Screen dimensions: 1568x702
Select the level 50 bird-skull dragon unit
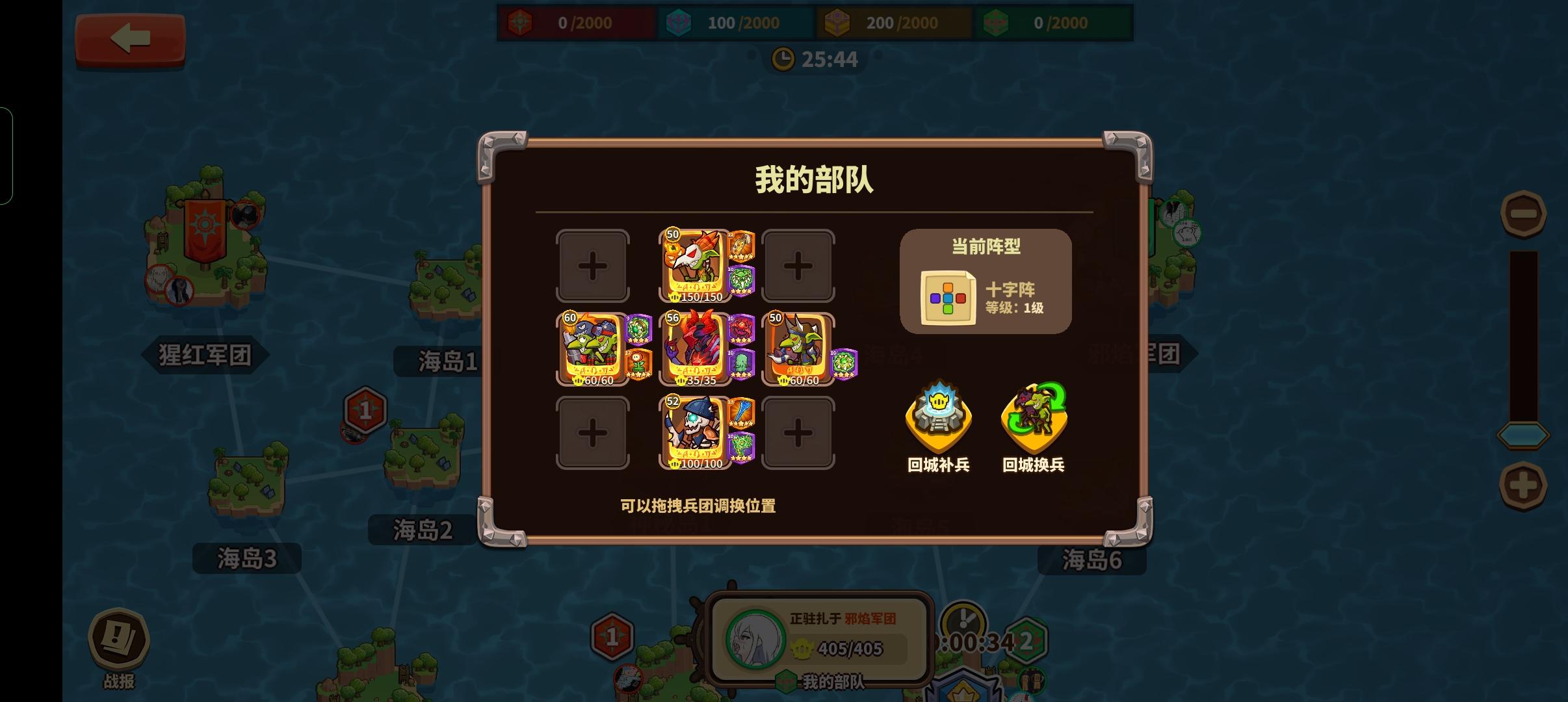point(694,266)
